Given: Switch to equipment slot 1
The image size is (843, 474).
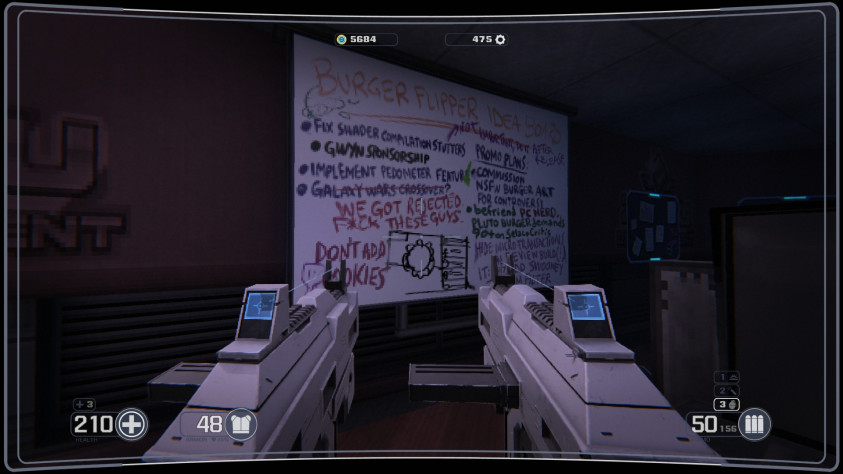Looking at the screenshot, I should point(728,377).
